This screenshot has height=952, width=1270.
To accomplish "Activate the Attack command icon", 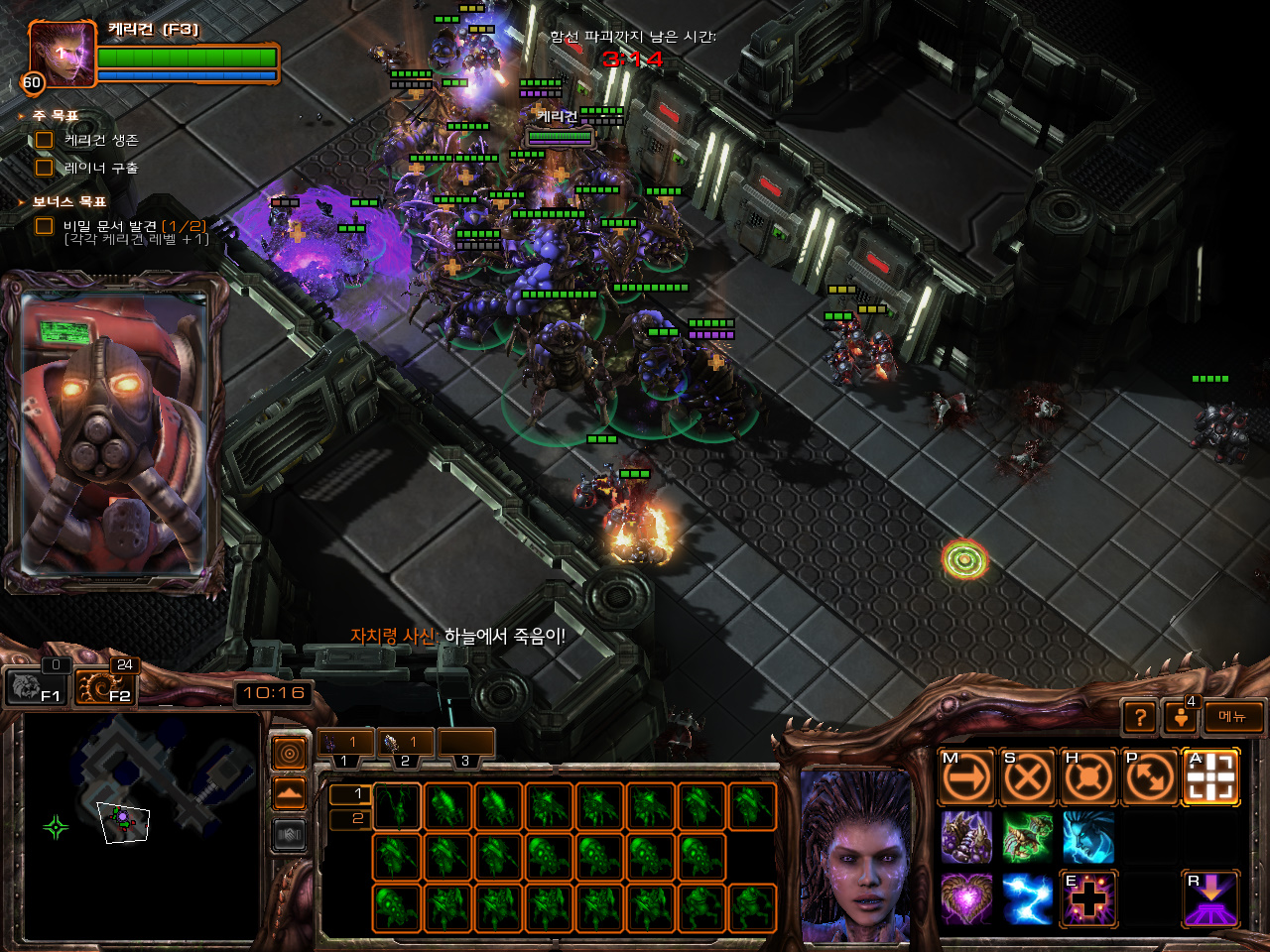I will [1211, 777].
